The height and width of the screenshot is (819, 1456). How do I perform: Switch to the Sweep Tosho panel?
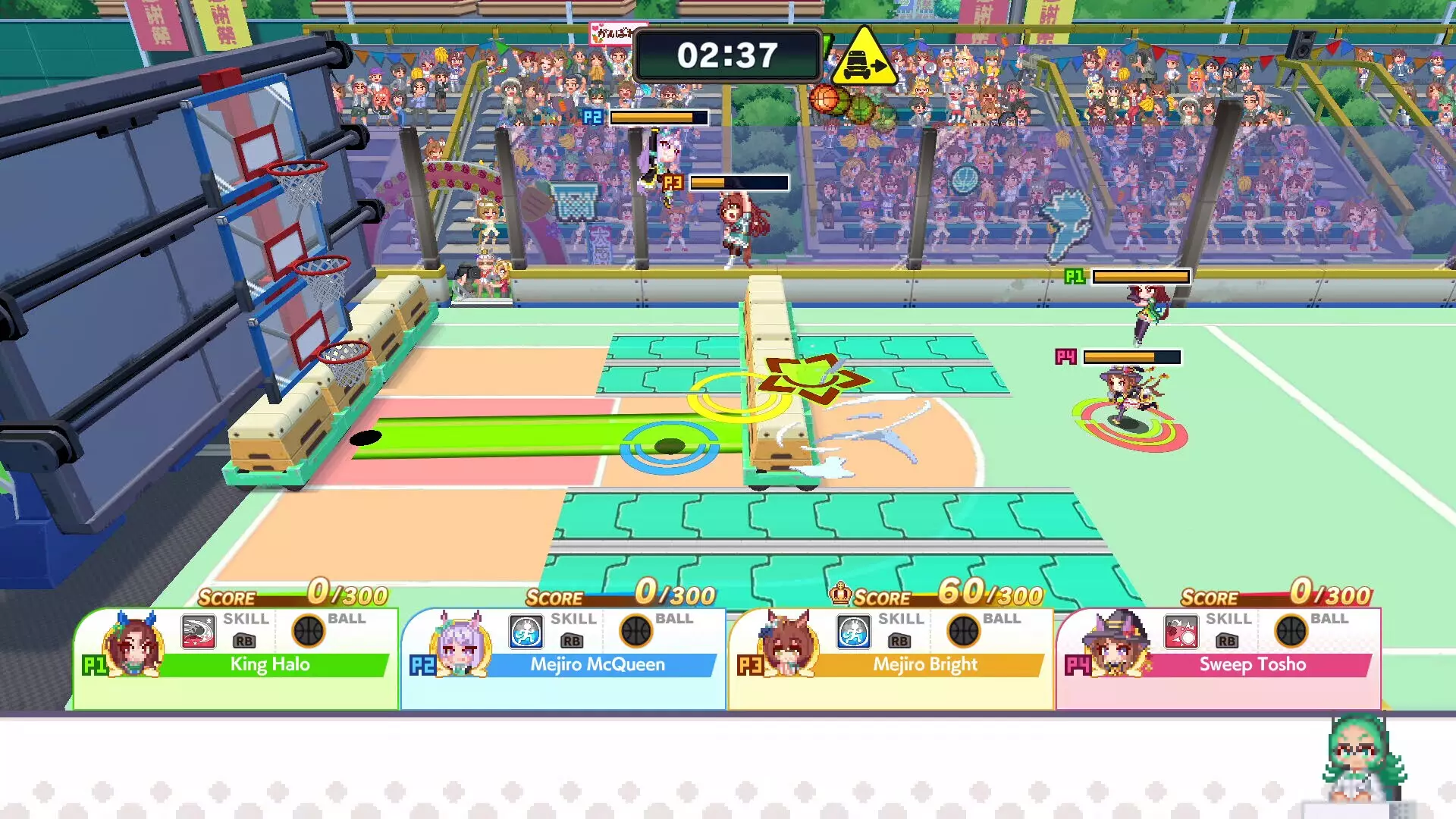(x=1251, y=665)
